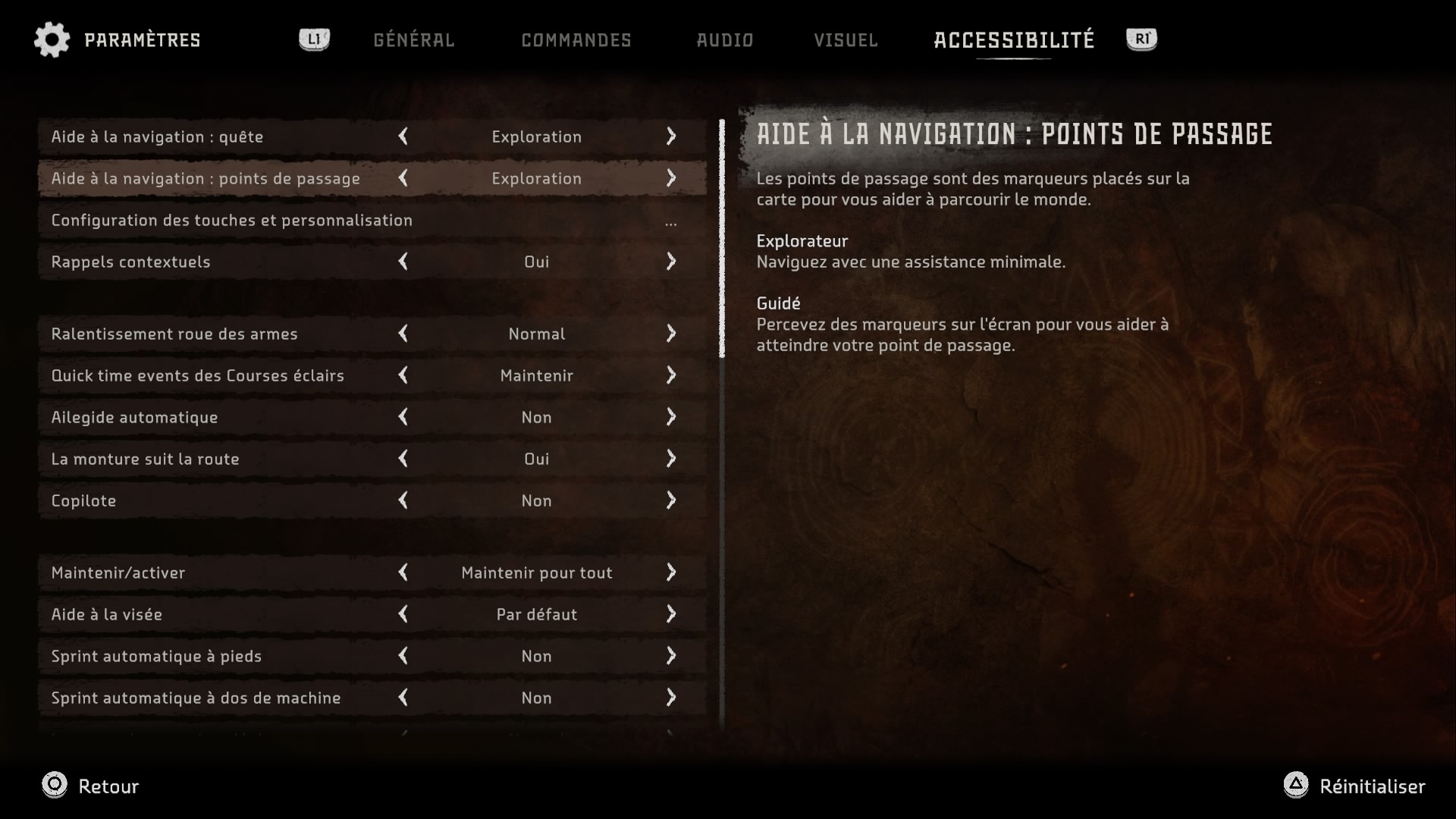
Task: Enable Ailegide automatique via right arrow
Action: (671, 417)
